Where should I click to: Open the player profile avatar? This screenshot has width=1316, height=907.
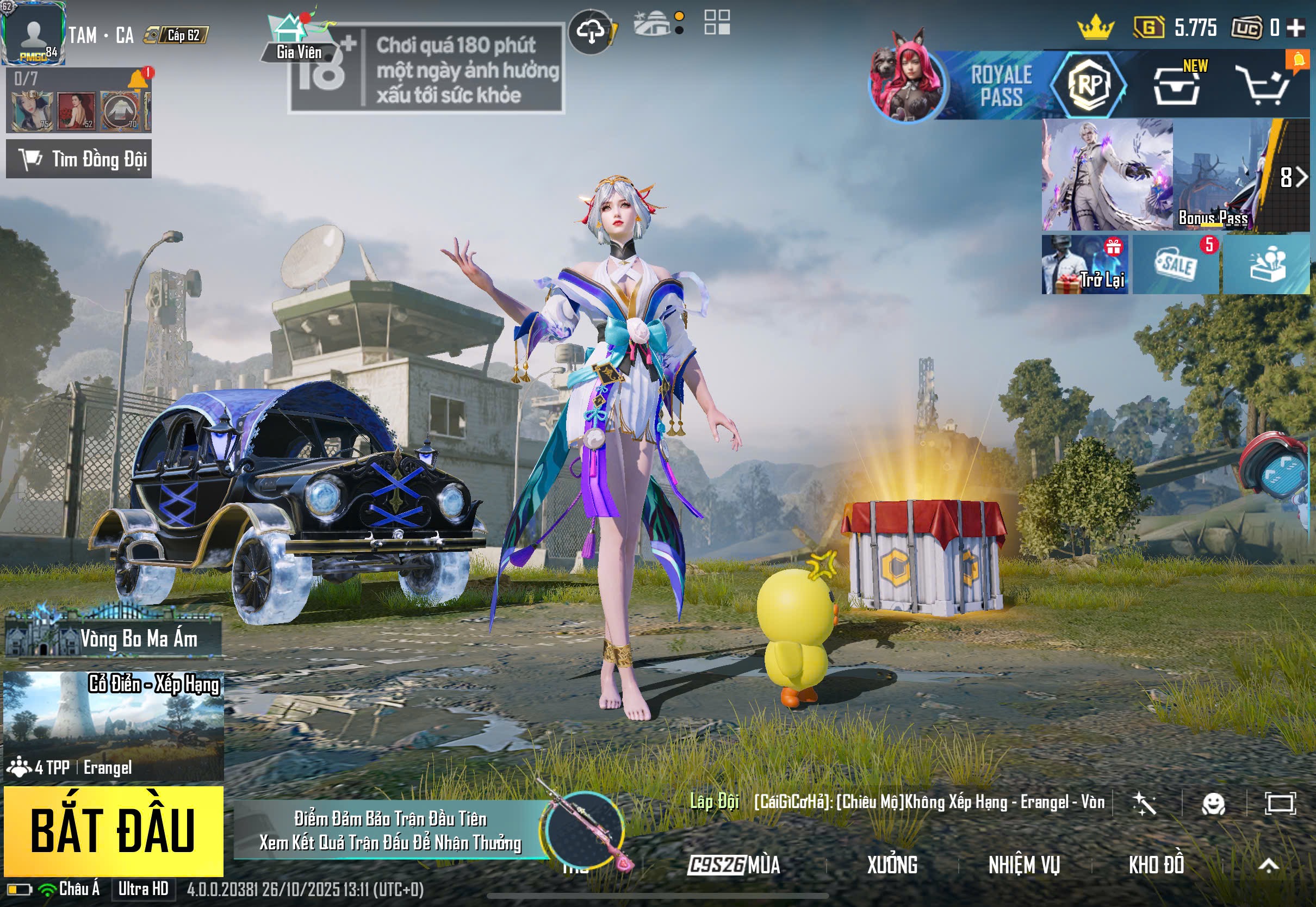click(33, 33)
